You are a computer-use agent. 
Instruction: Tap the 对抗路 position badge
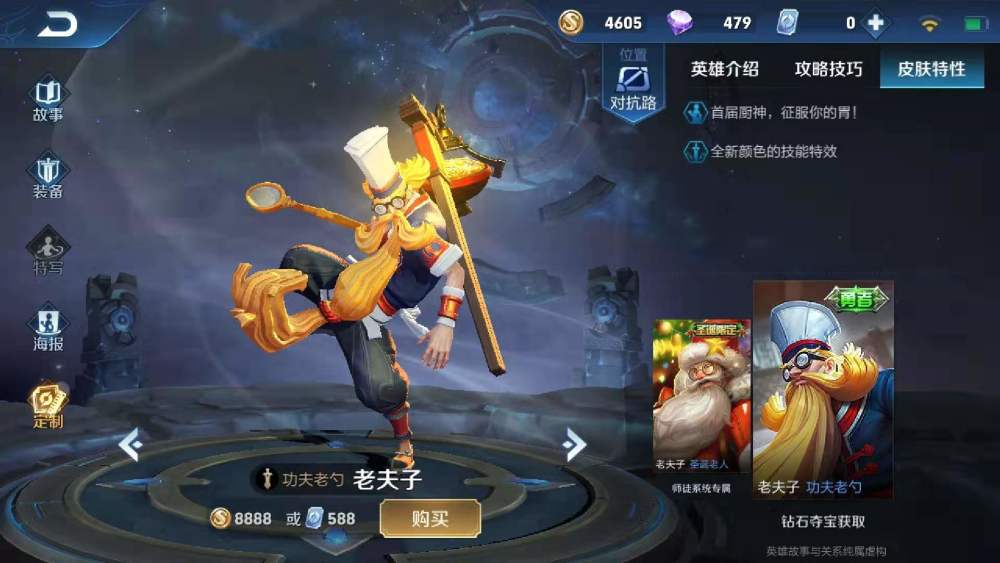coord(633,85)
